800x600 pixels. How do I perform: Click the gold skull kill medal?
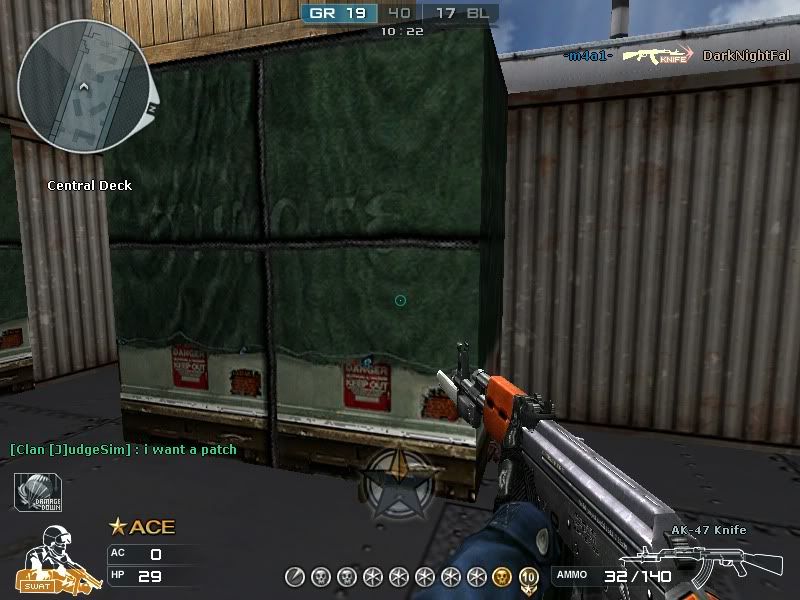pos(502,576)
